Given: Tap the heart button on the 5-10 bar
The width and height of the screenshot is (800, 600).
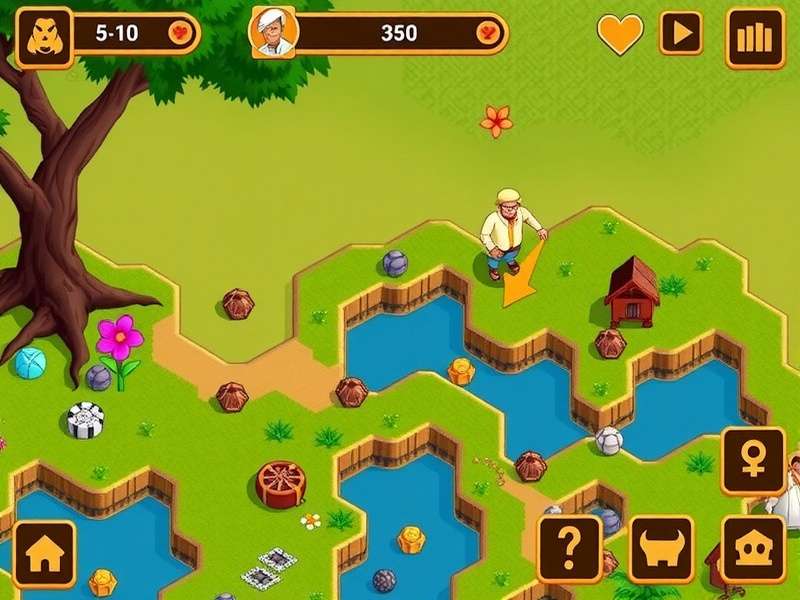Looking at the screenshot, I should (181, 33).
